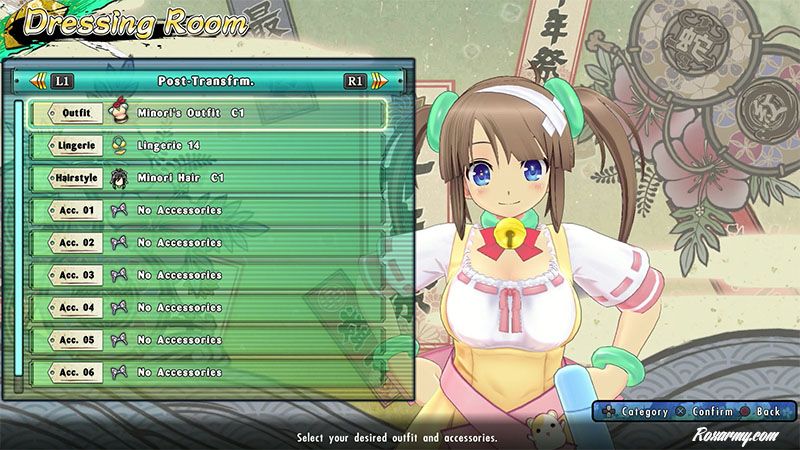The image size is (800, 450).
Task: Choose the Acc. 04 accessory row
Action: point(205,307)
